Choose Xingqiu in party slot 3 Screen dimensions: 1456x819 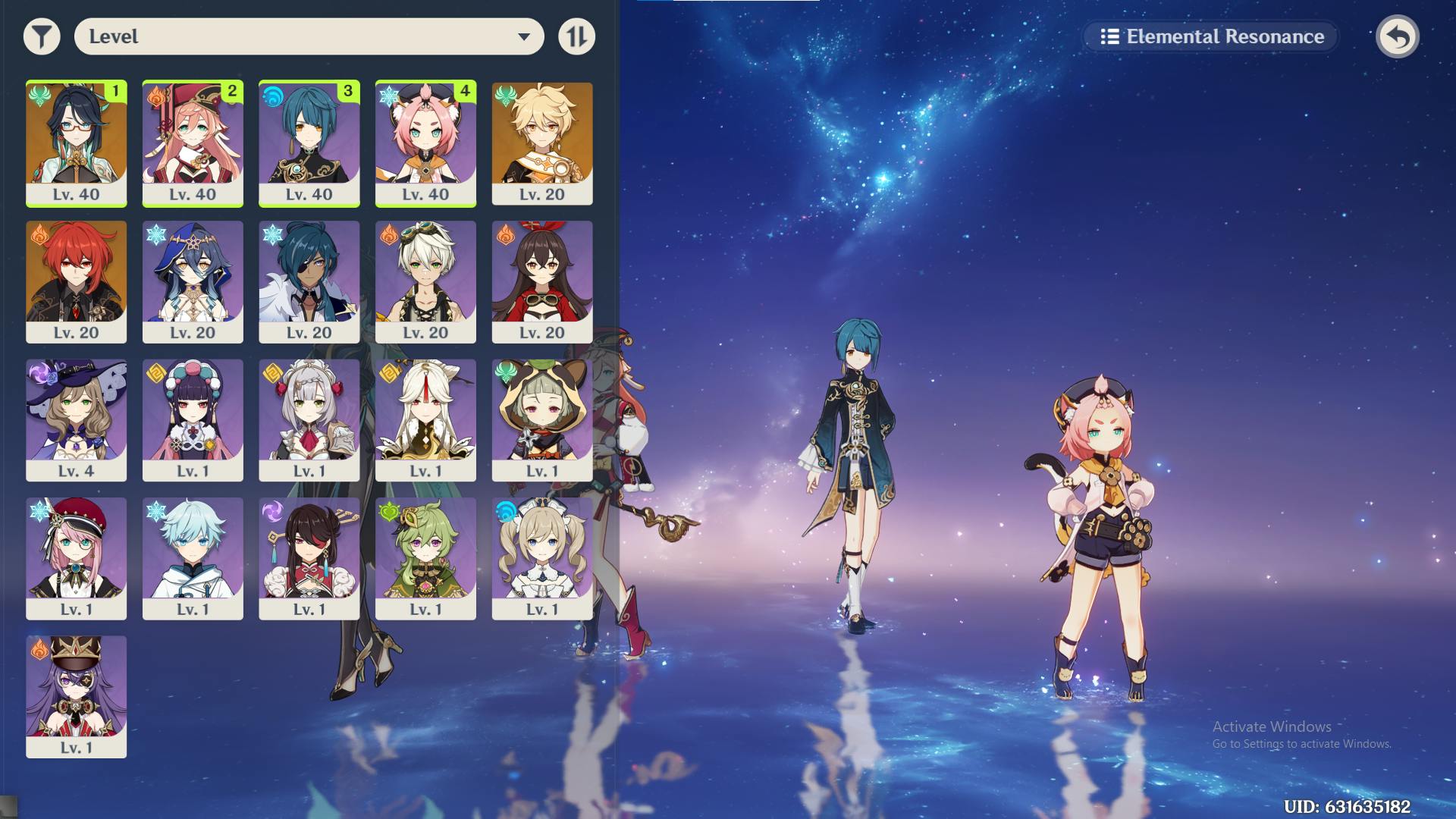[x=309, y=143]
